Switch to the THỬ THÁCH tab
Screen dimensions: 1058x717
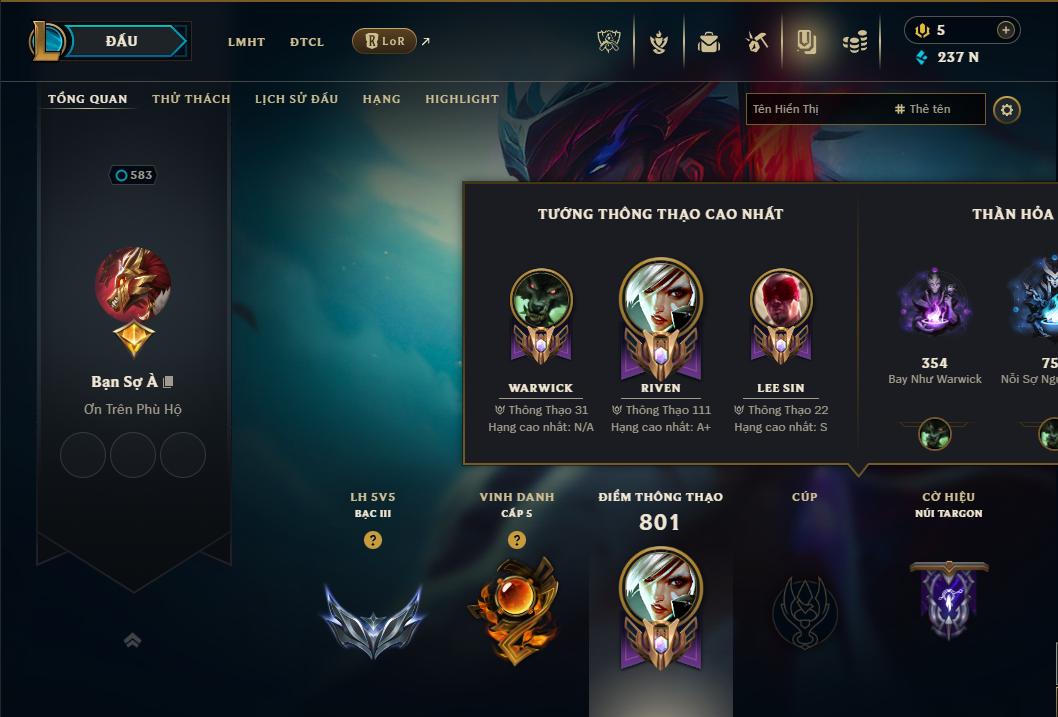[191, 99]
